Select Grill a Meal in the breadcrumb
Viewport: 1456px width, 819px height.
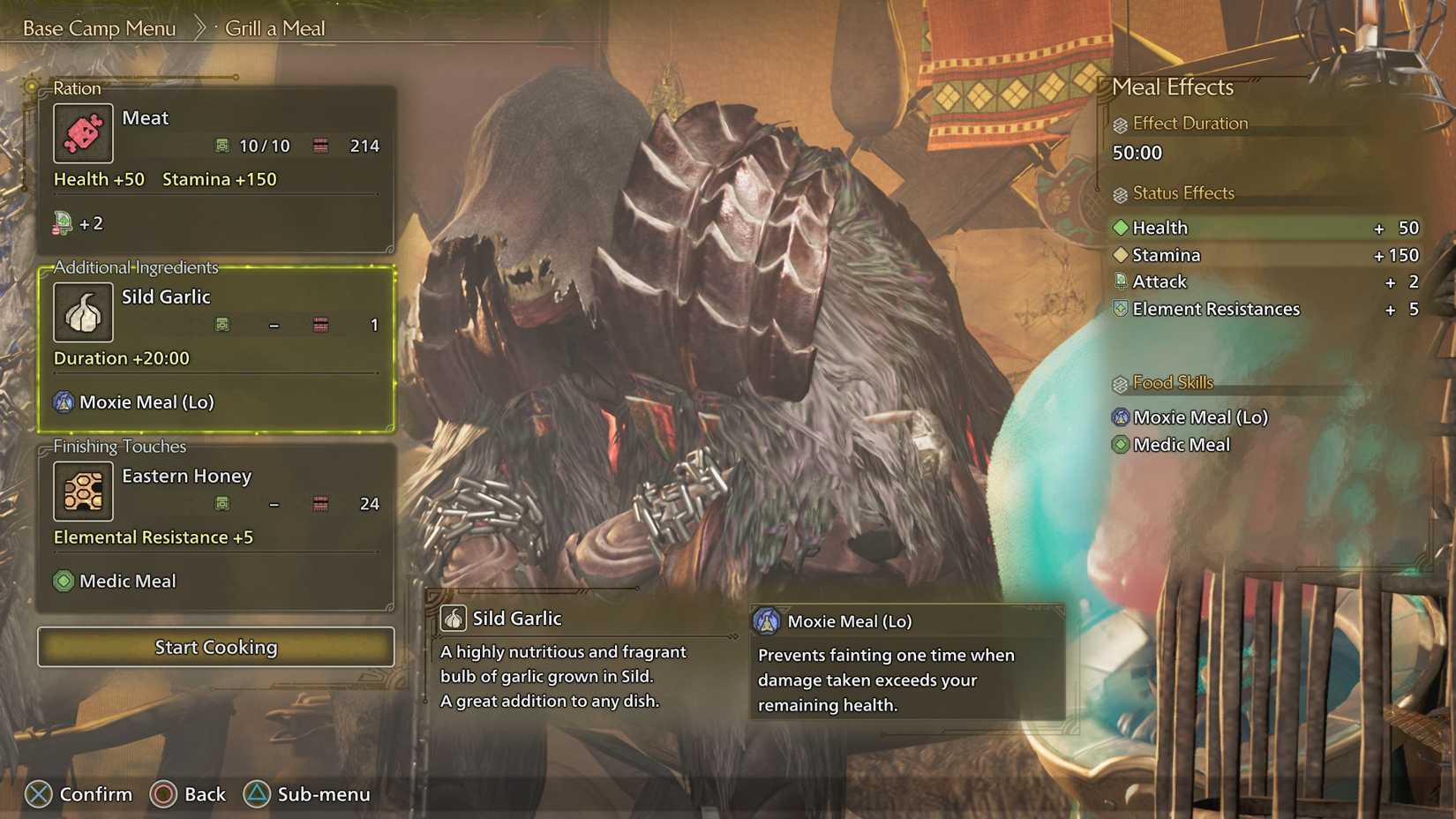(274, 27)
